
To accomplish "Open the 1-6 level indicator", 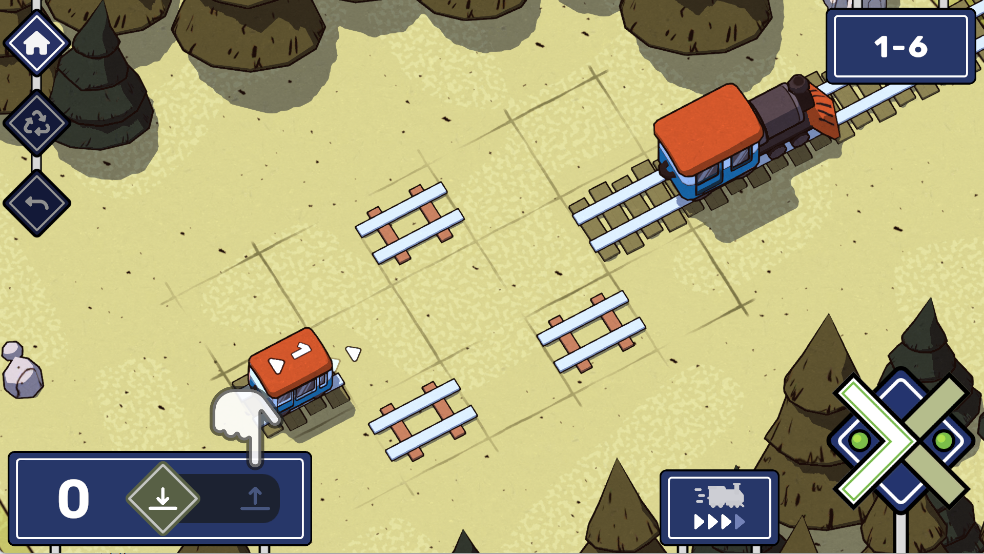I will pos(900,47).
